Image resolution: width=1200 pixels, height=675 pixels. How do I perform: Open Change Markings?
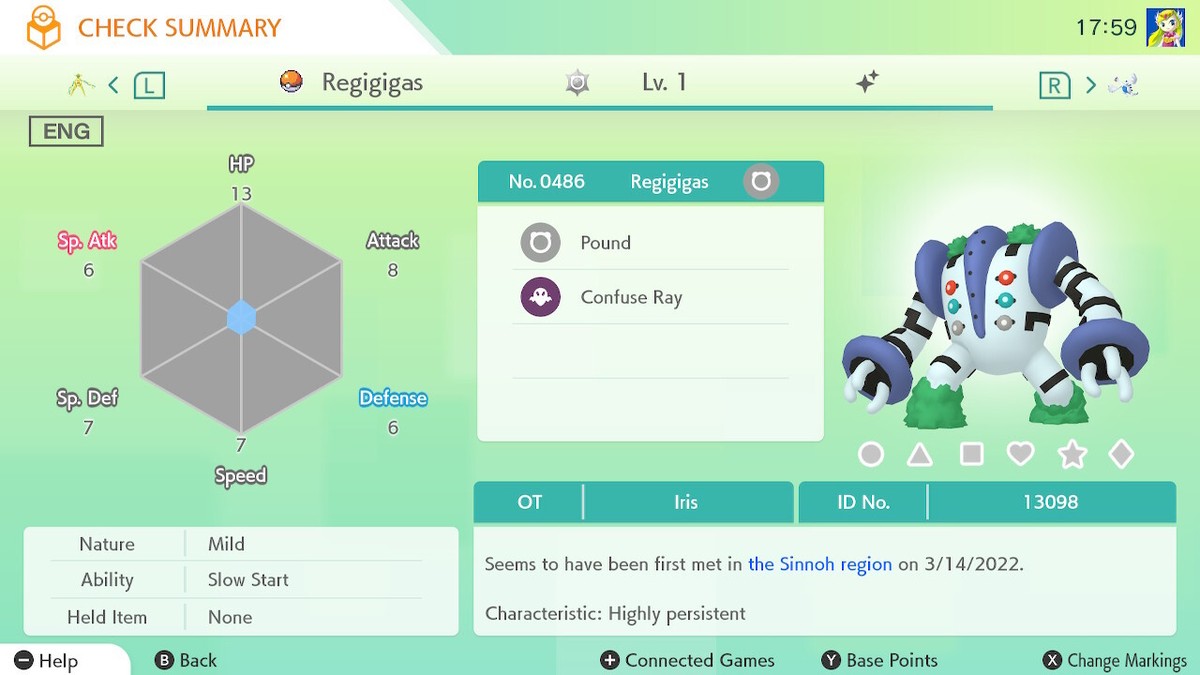(1114, 660)
